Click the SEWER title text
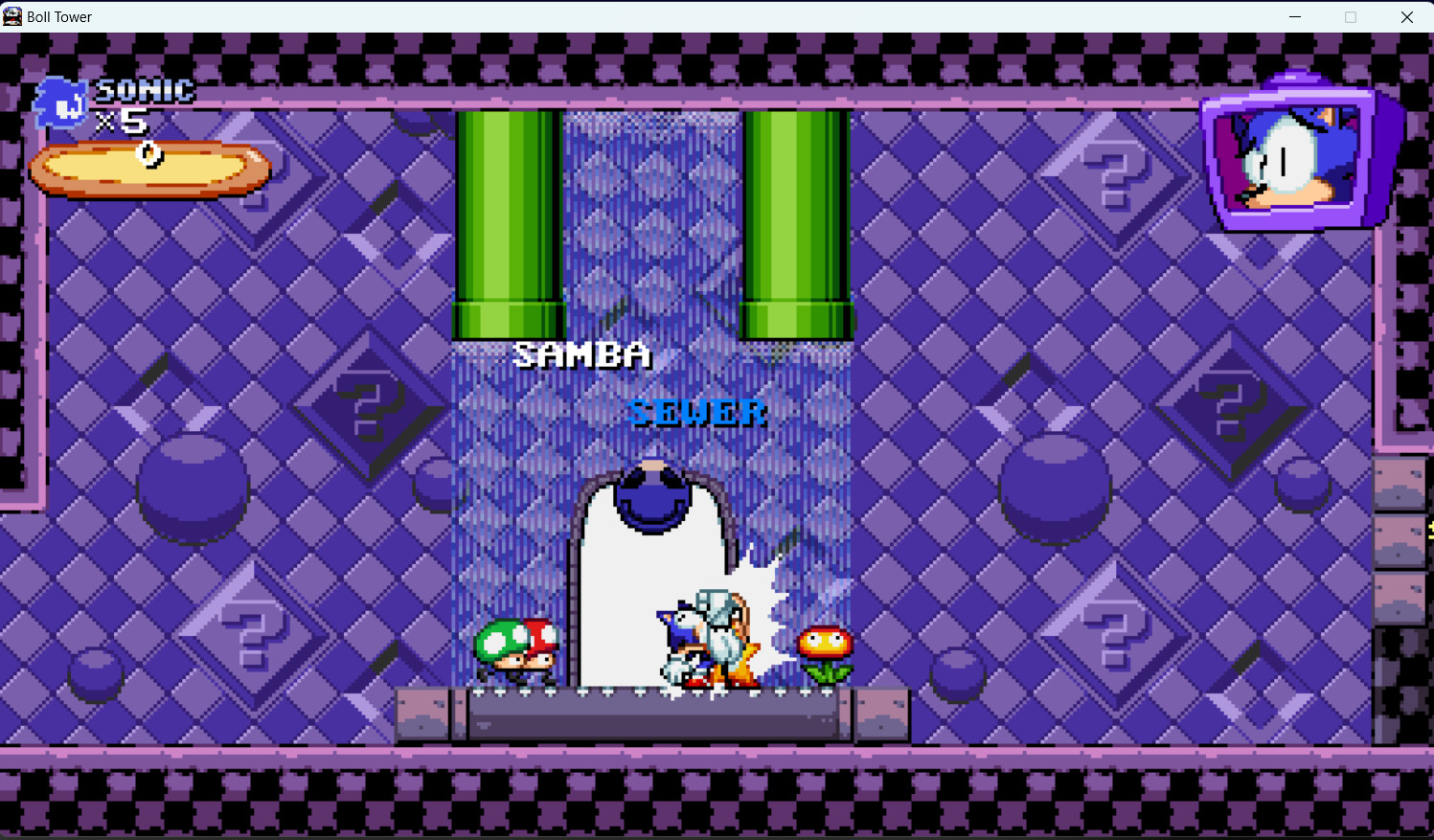 (696, 412)
